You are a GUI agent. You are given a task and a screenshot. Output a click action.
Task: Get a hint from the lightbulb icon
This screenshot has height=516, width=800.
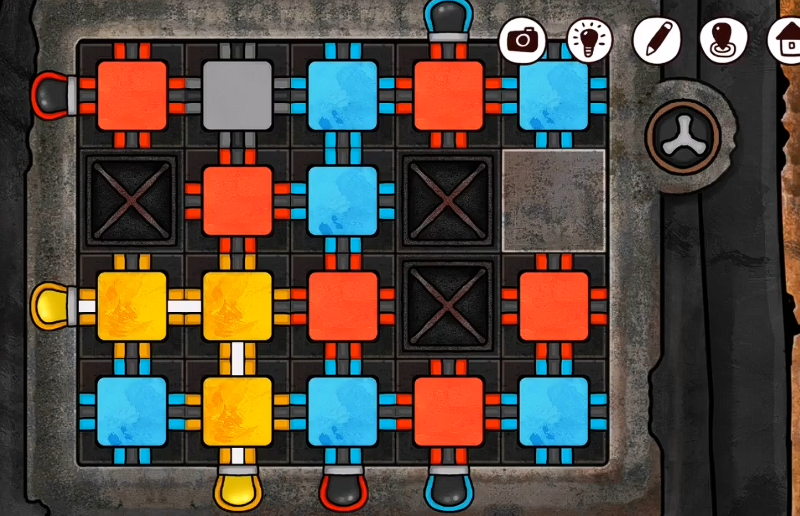589,40
